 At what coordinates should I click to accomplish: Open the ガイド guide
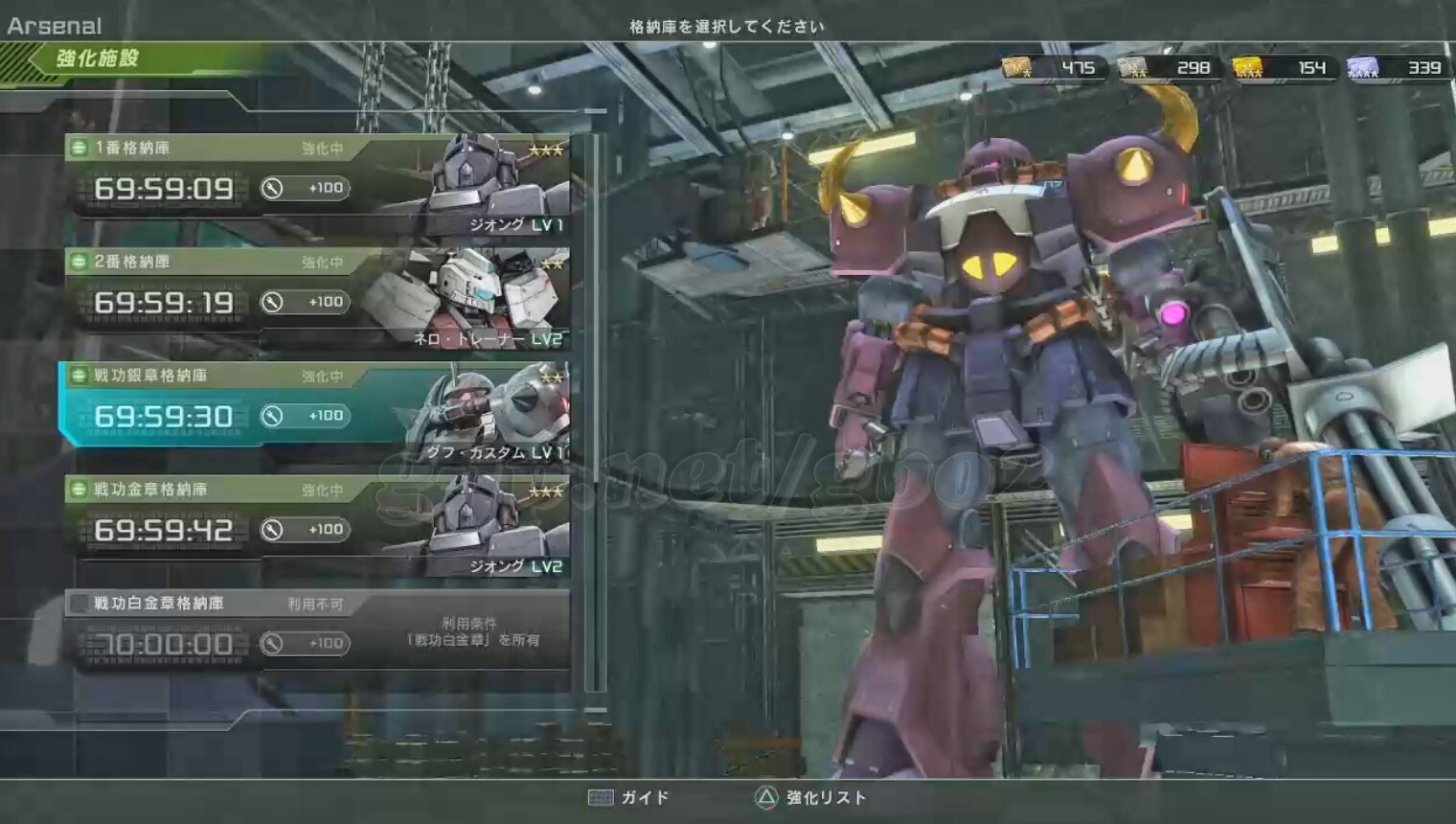[x=628, y=797]
